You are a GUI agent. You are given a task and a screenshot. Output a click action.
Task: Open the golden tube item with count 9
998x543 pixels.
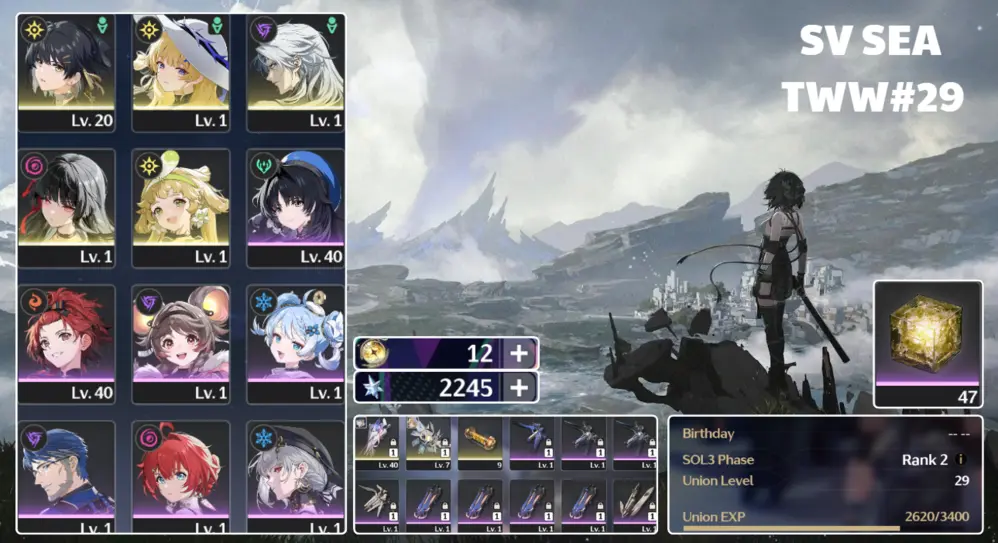pyautogui.click(x=480, y=442)
